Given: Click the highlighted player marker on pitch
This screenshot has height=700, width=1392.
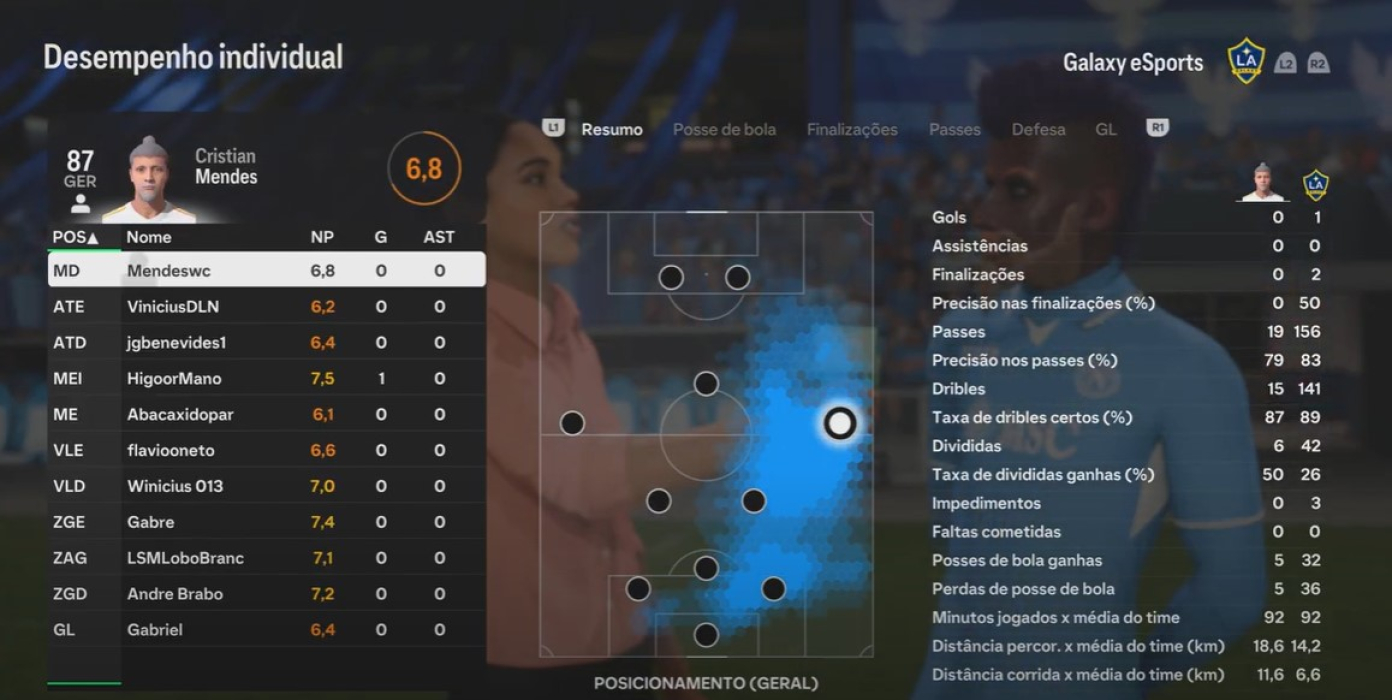Looking at the screenshot, I should click(839, 423).
